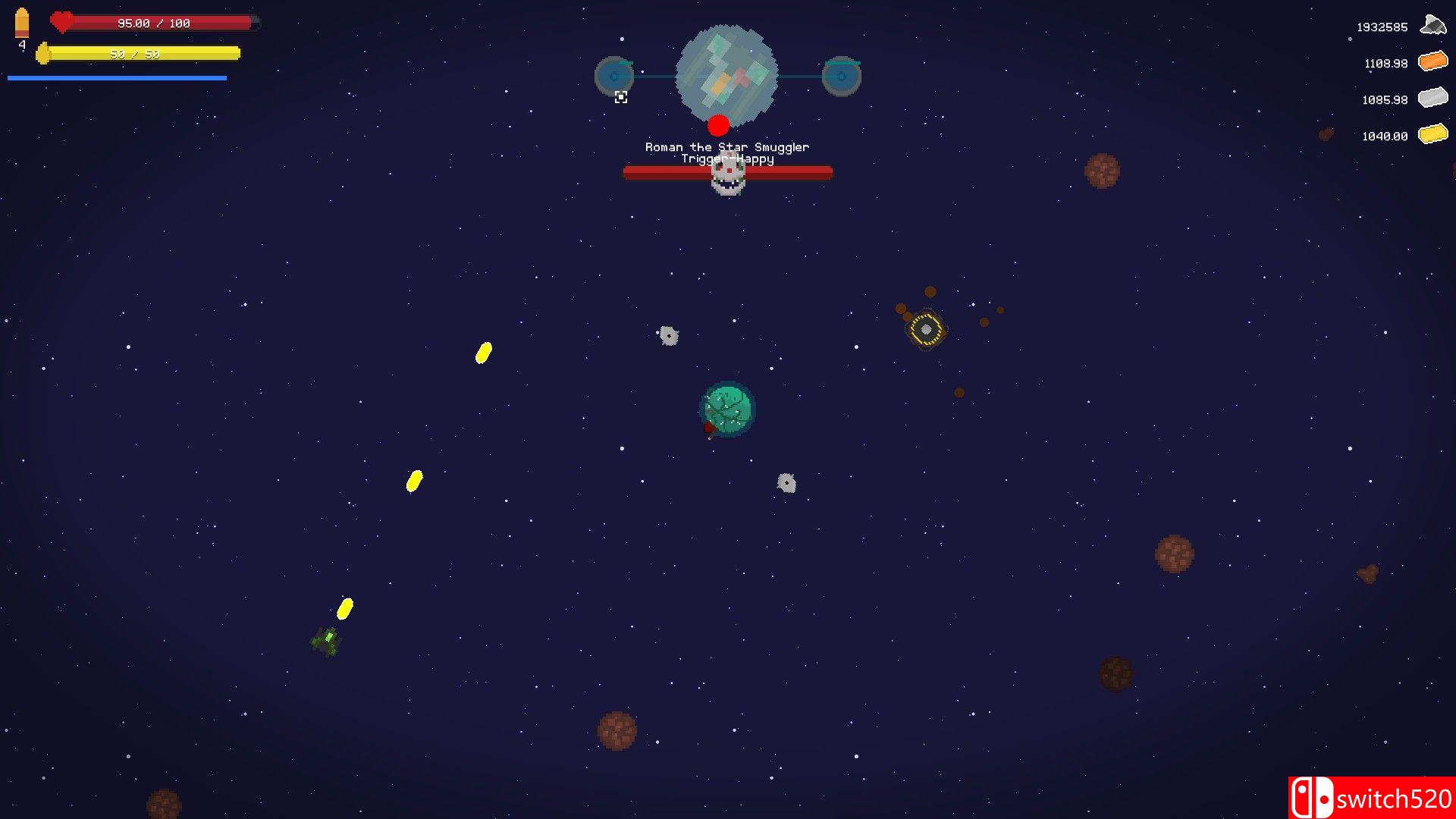The image size is (1456, 819).
Task: Select the left blue turret on the planet
Action: (613, 74)
